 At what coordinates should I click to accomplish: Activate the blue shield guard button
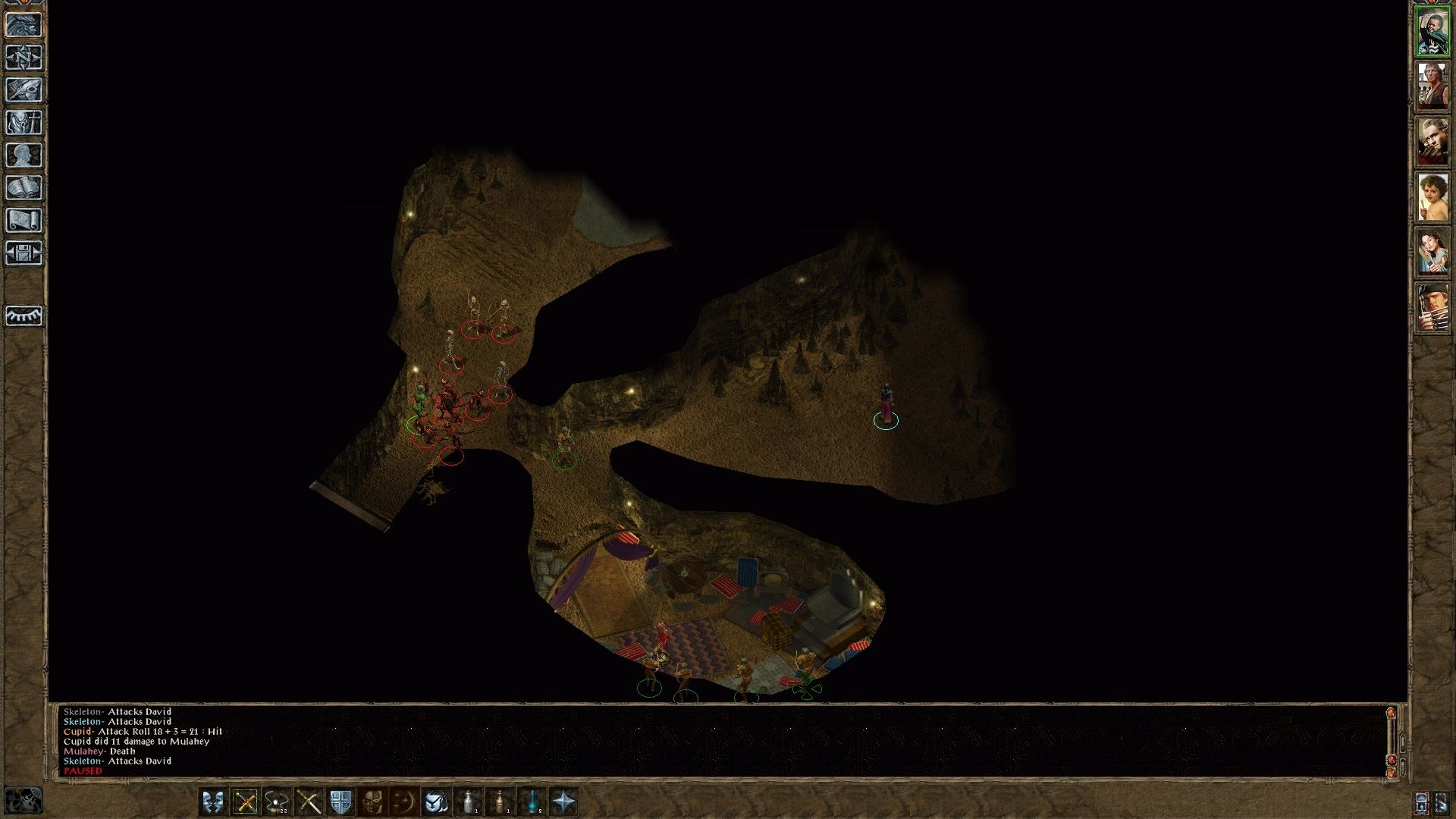[x=340, y=802]
